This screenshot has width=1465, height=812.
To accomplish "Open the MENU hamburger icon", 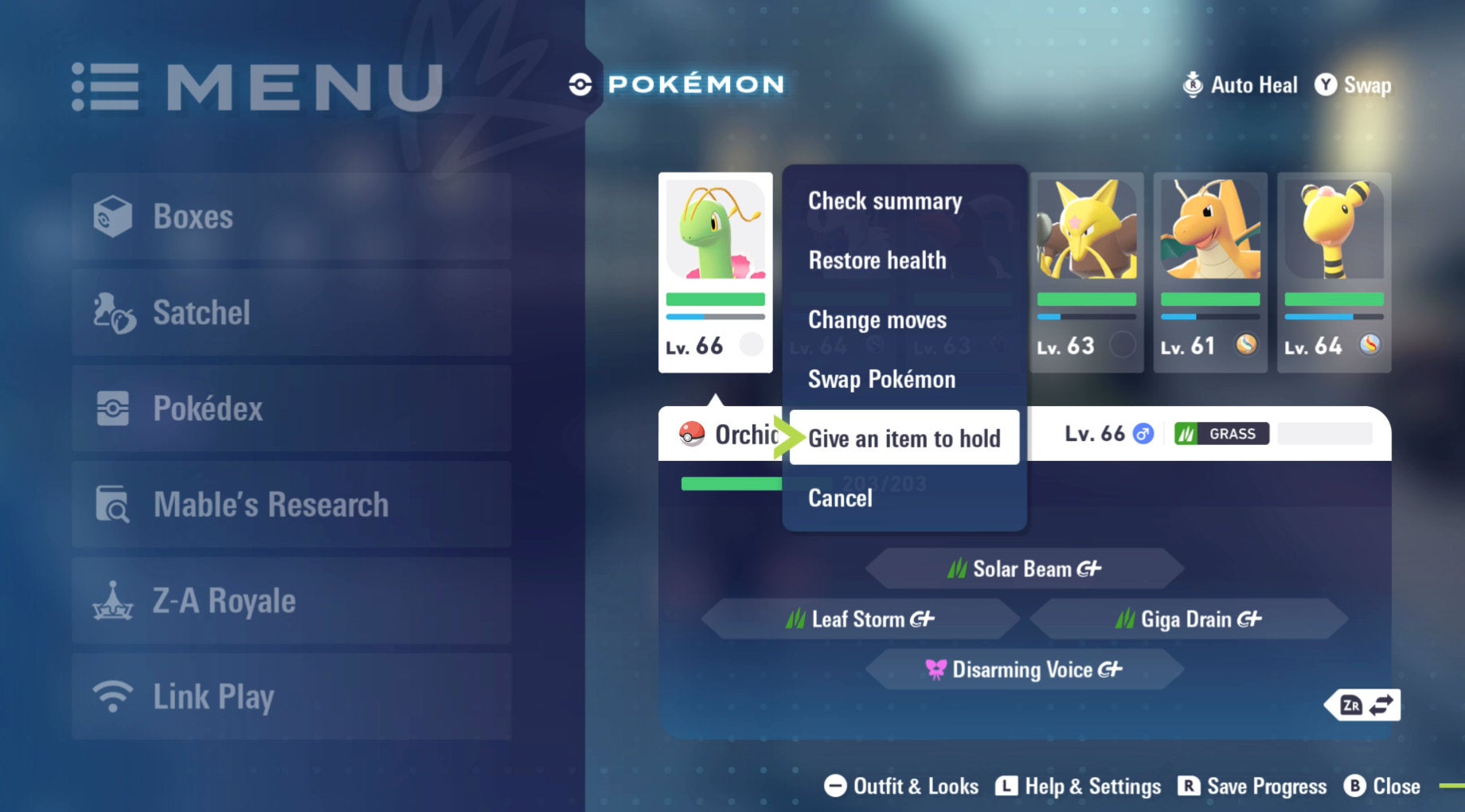I will coord(107,84).
